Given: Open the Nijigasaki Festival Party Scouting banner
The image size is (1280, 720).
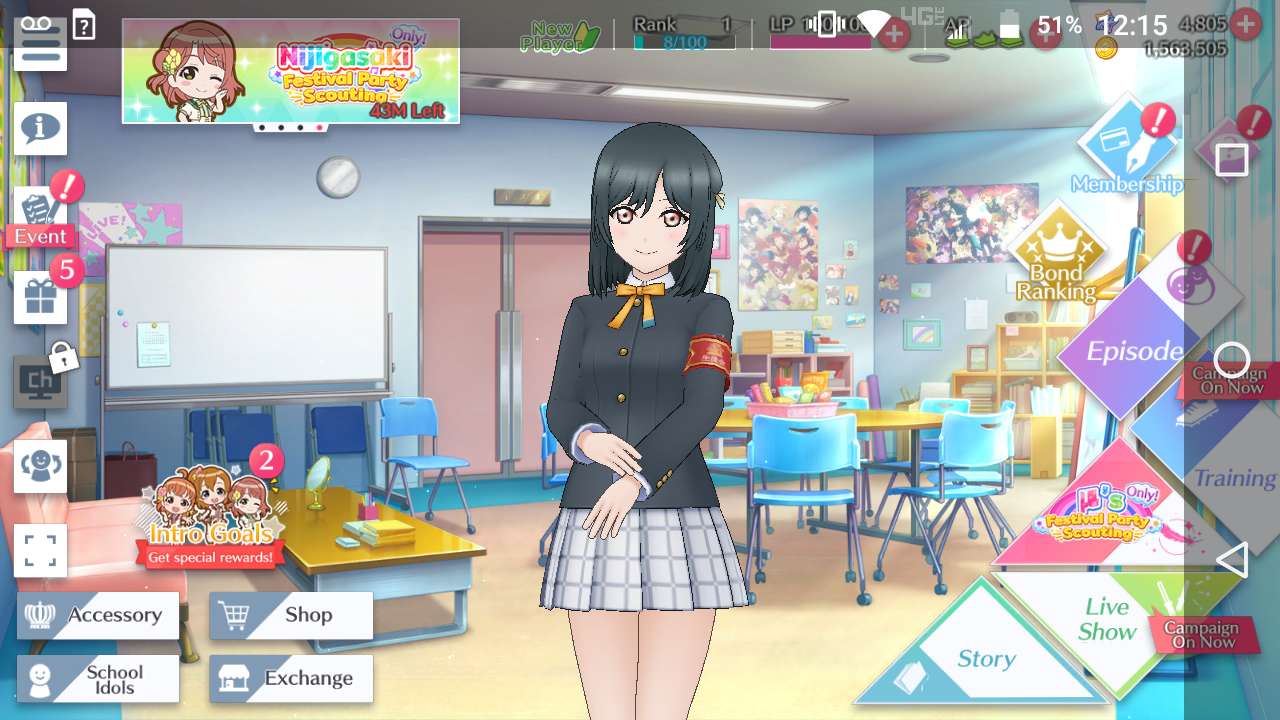Looking at the screenshot, I should pos(291,71).
